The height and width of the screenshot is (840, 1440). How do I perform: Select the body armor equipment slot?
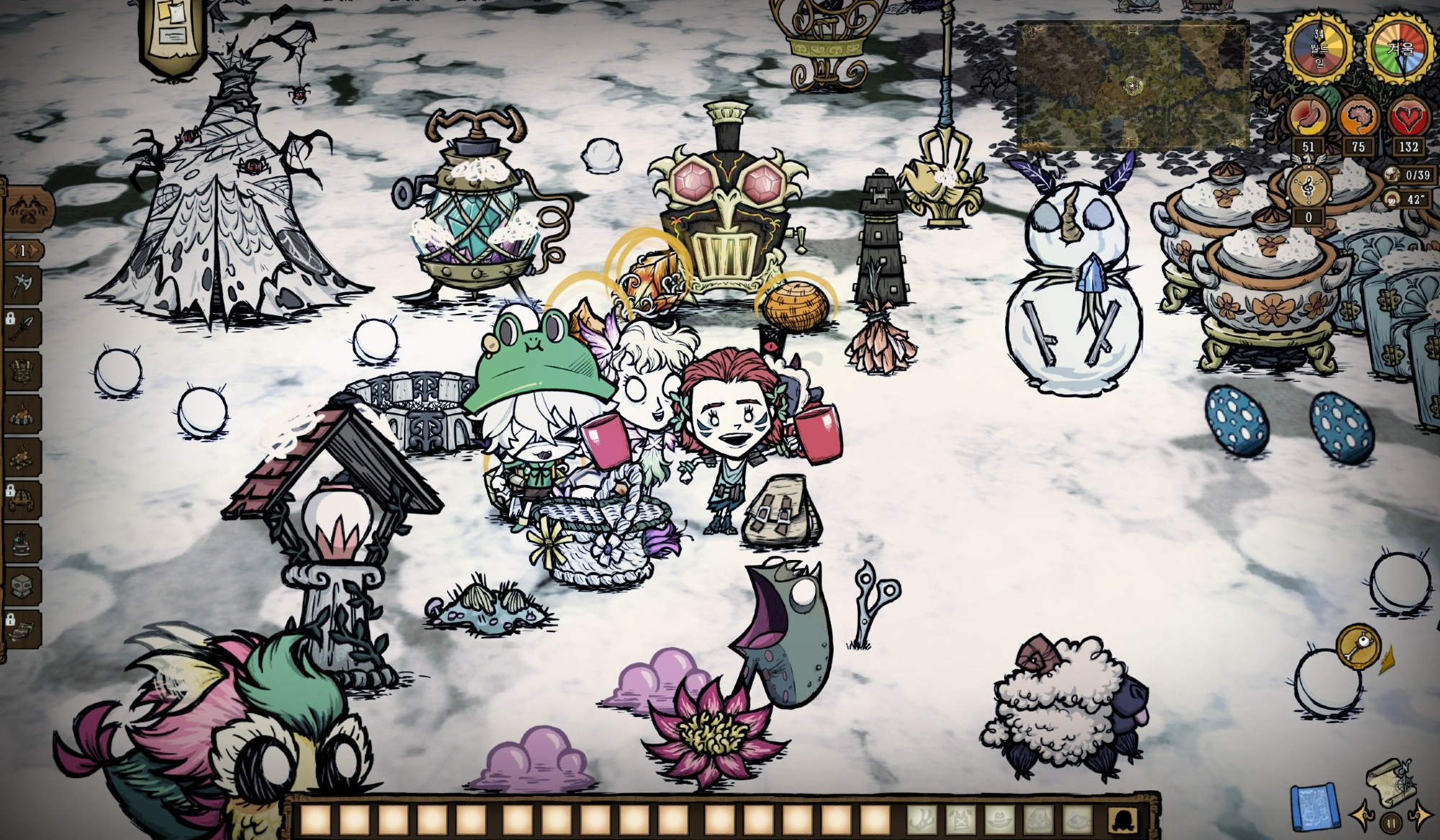[962, 818]
